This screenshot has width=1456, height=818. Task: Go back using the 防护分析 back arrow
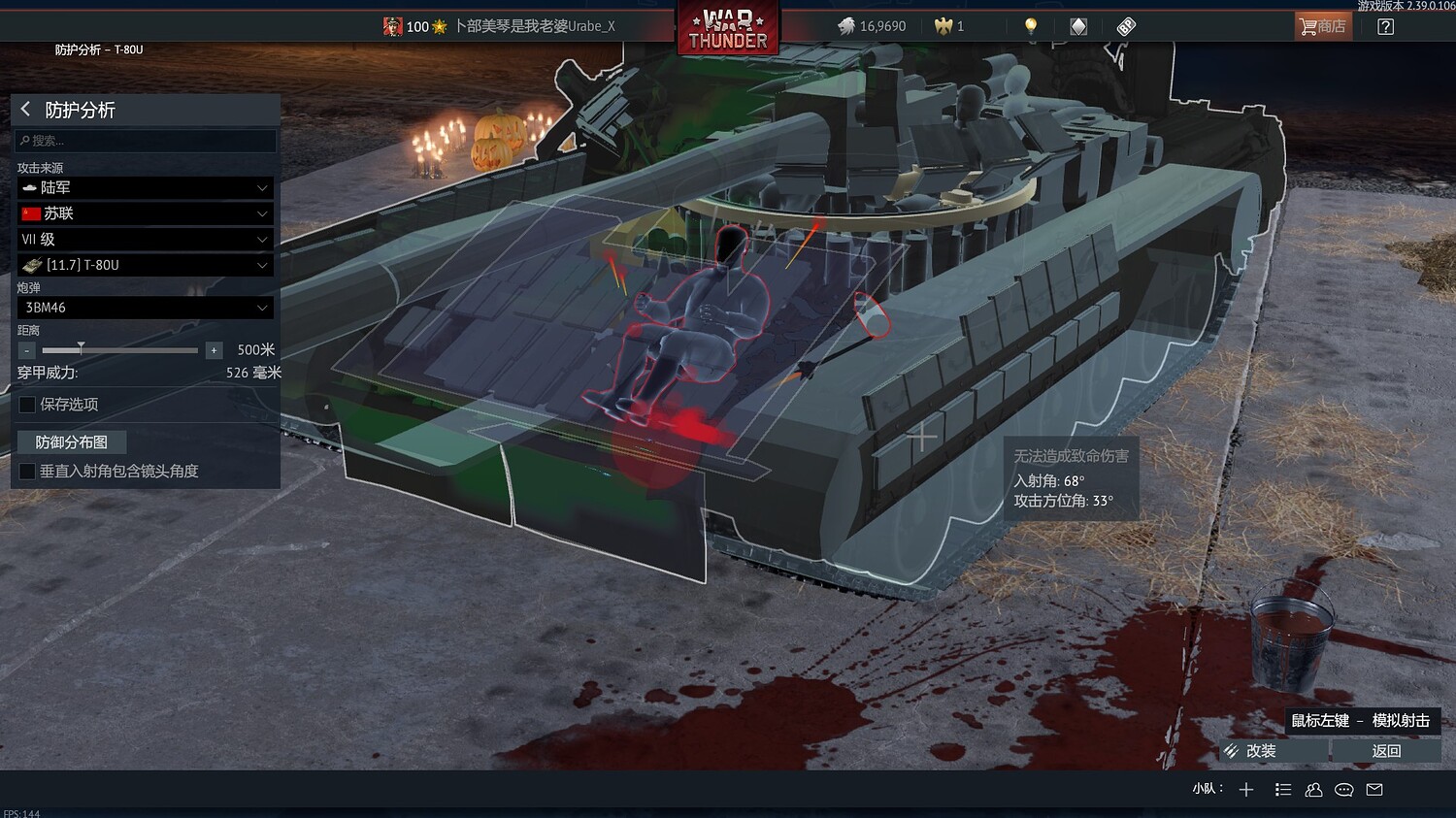click(24, 110)
